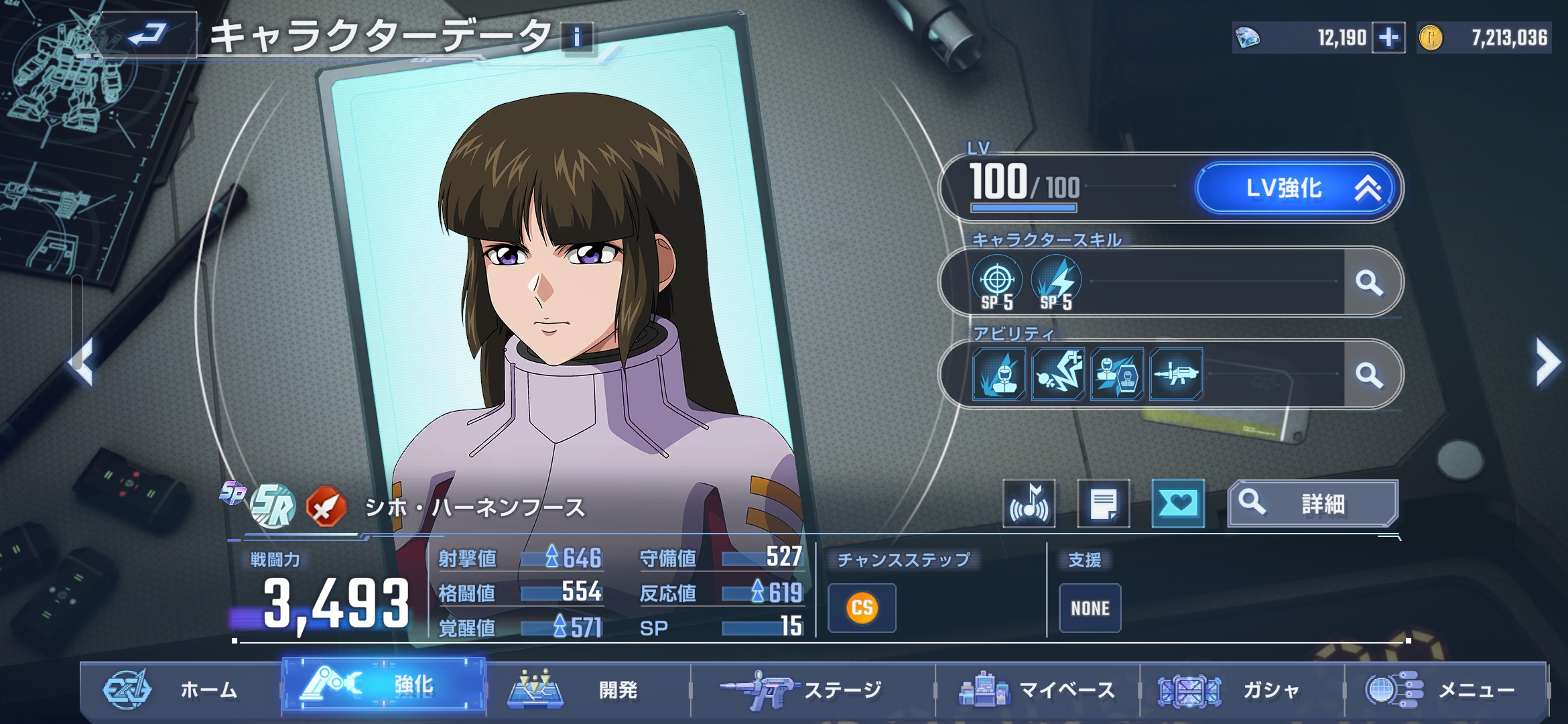Open the character profile note icon

pyautogui.click(x=1103, y=504)
